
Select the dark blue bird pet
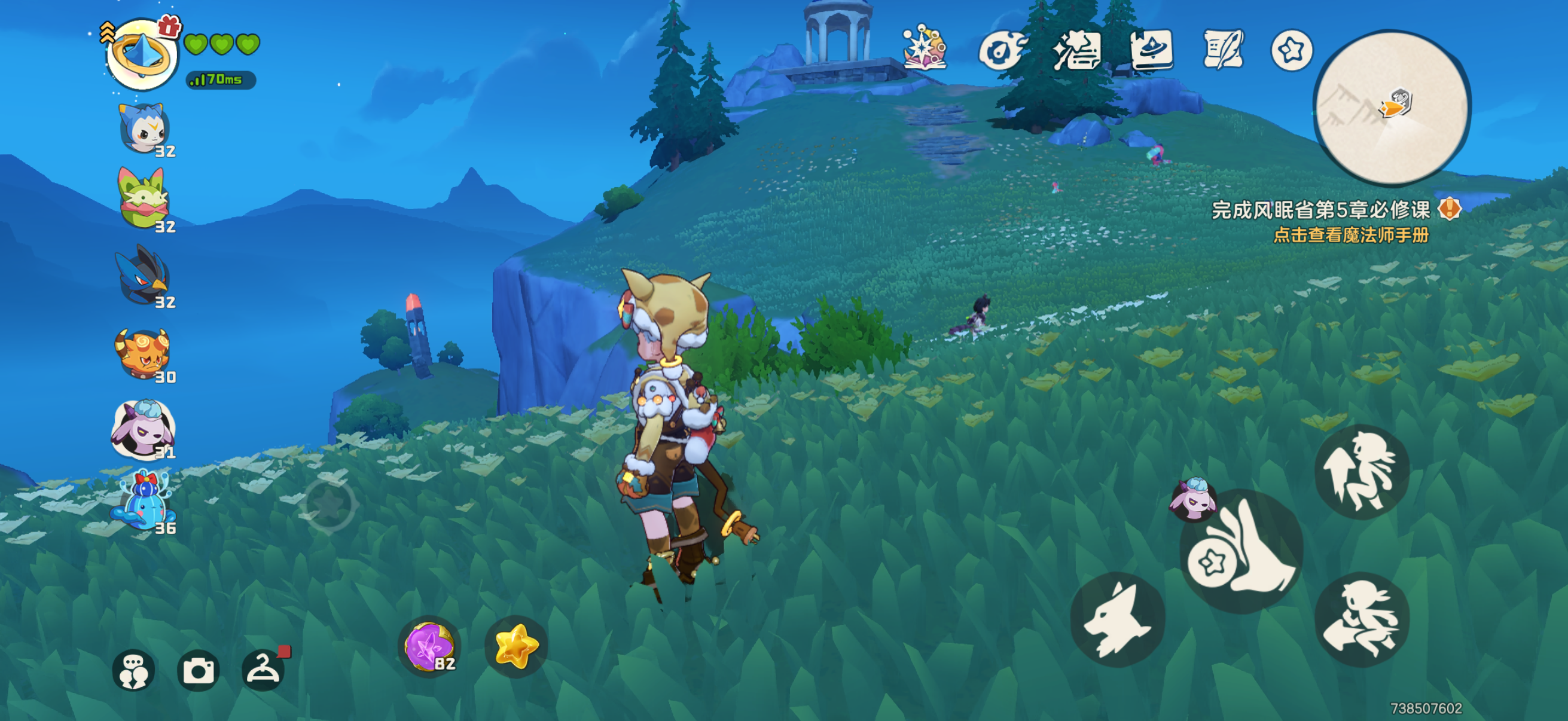[143, 275]
